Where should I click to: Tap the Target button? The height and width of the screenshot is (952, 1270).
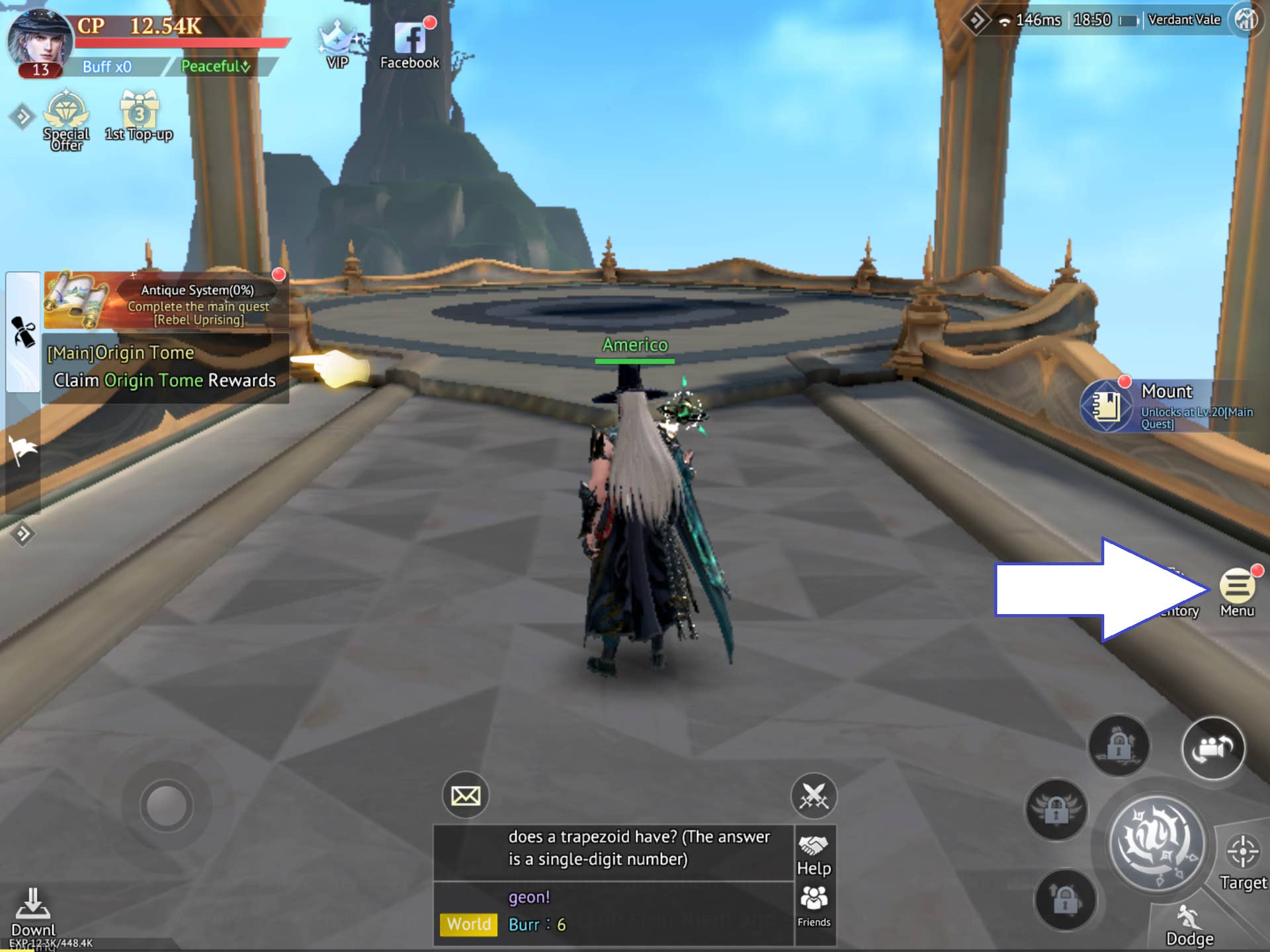pos(1243,859)
